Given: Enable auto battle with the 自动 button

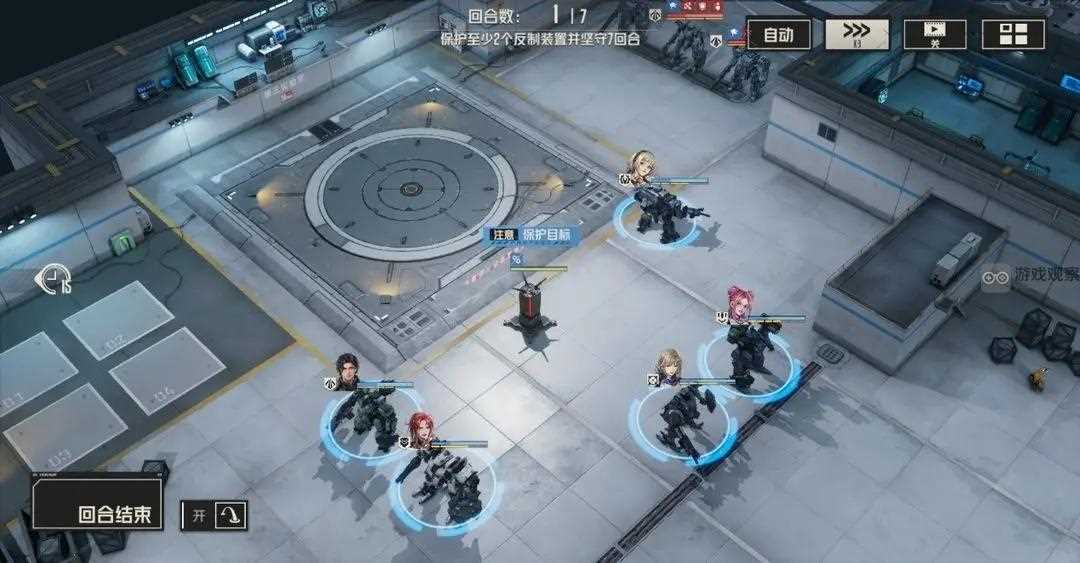Looking at the screenshot, I should coord(778,34).
